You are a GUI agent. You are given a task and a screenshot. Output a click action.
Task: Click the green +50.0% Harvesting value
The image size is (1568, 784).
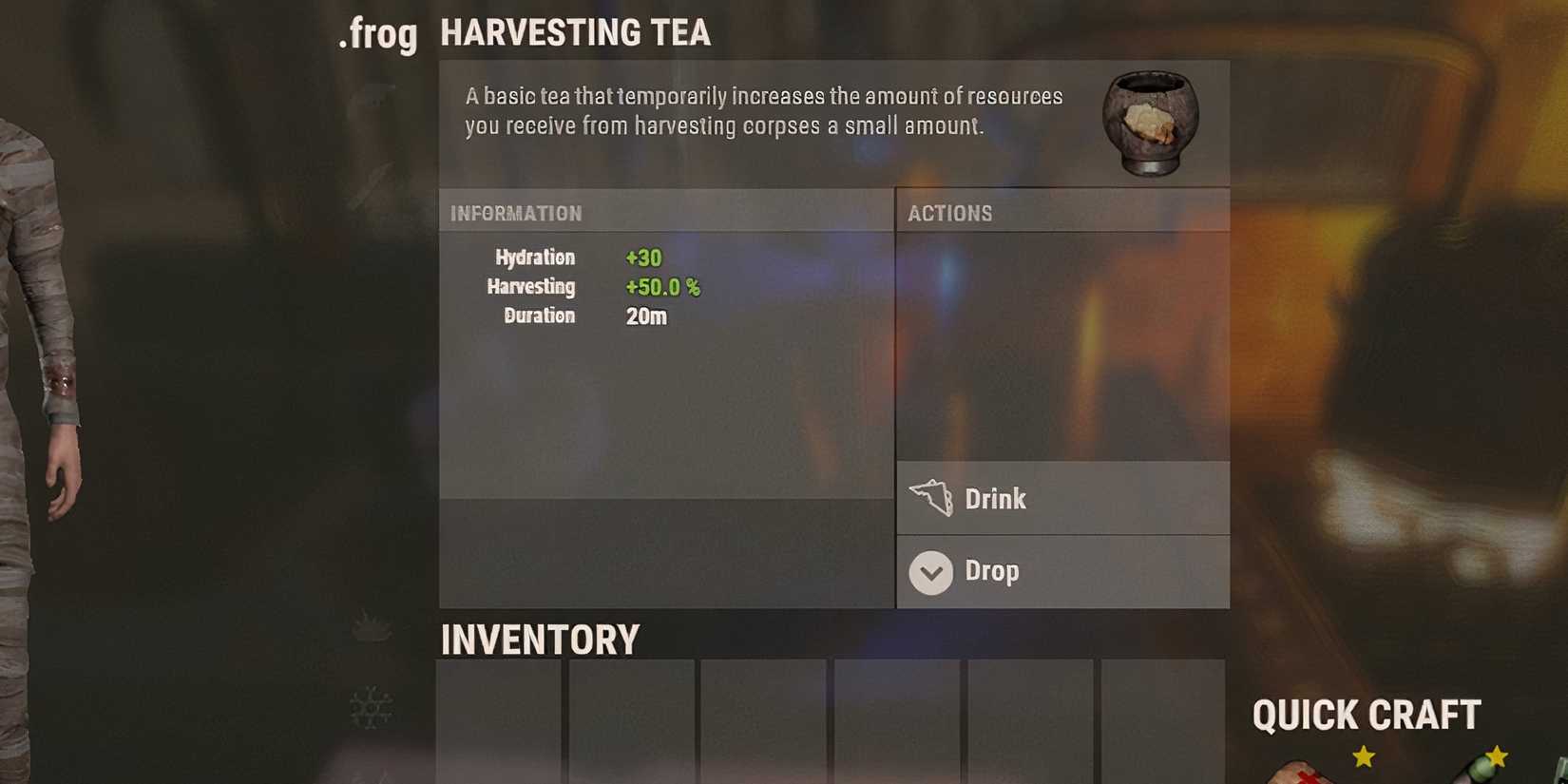pos(661,287)
